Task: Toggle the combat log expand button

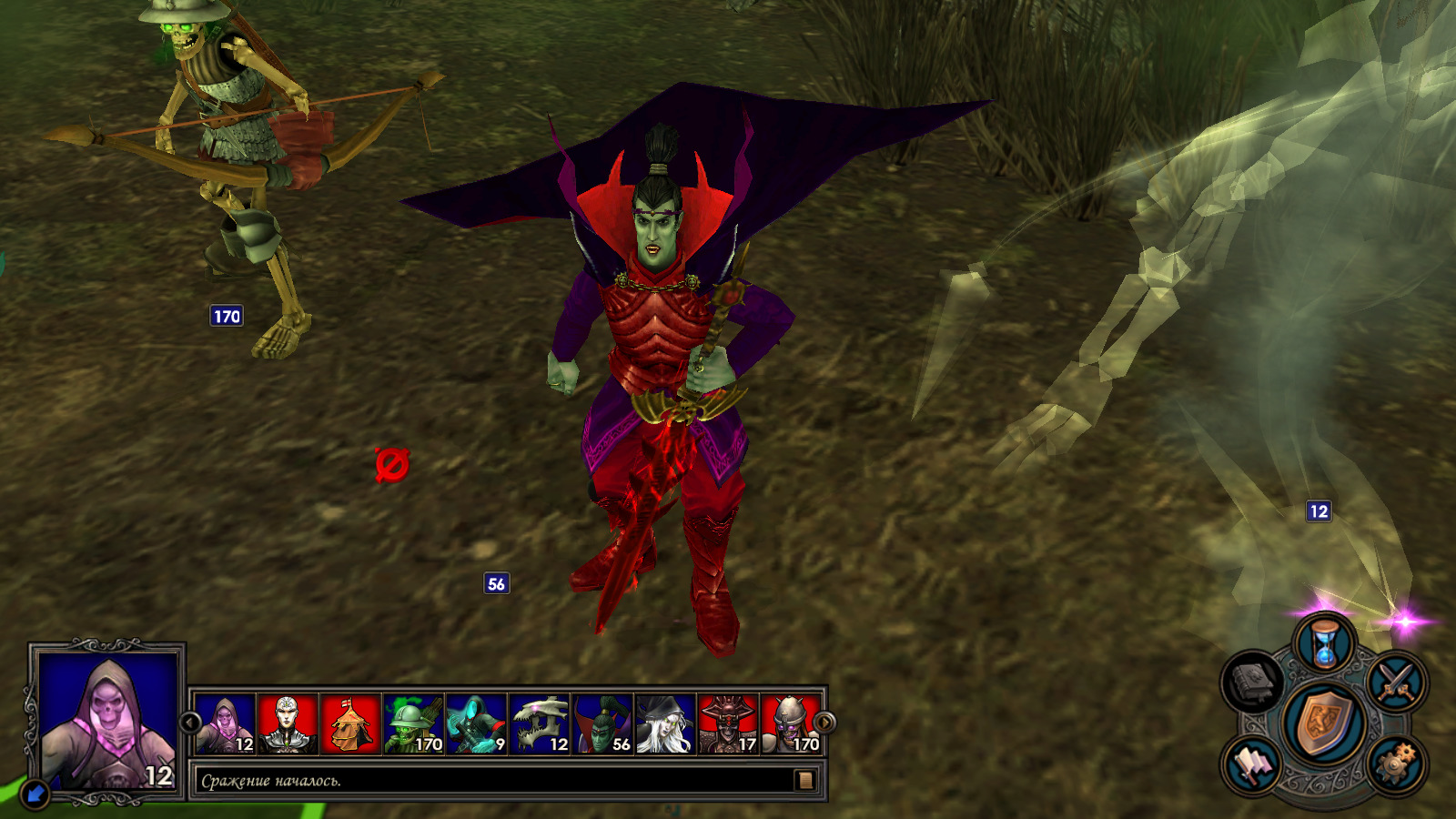Action: [804, 780]
